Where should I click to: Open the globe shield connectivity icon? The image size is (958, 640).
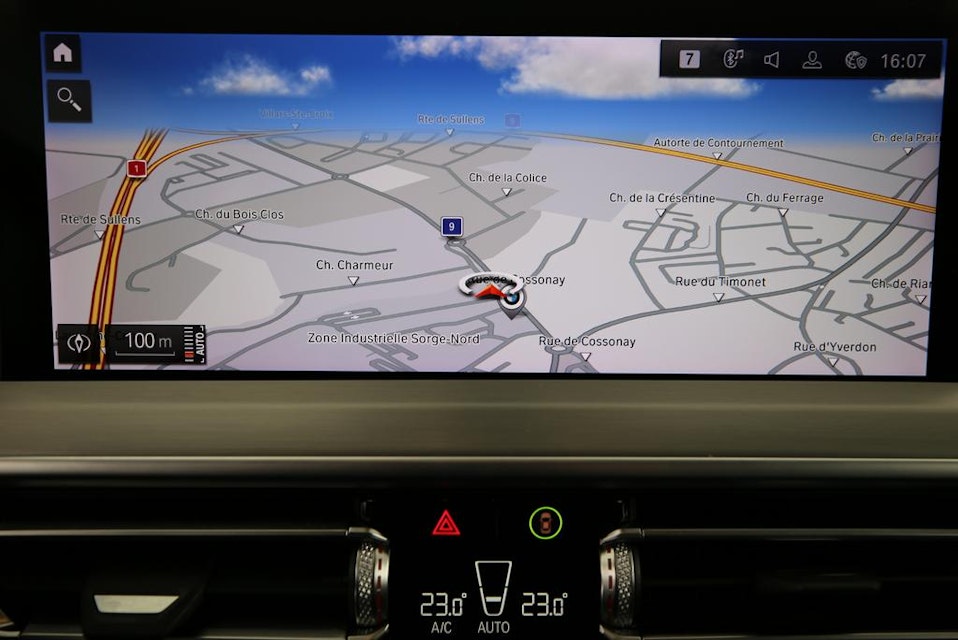(855, 60)
